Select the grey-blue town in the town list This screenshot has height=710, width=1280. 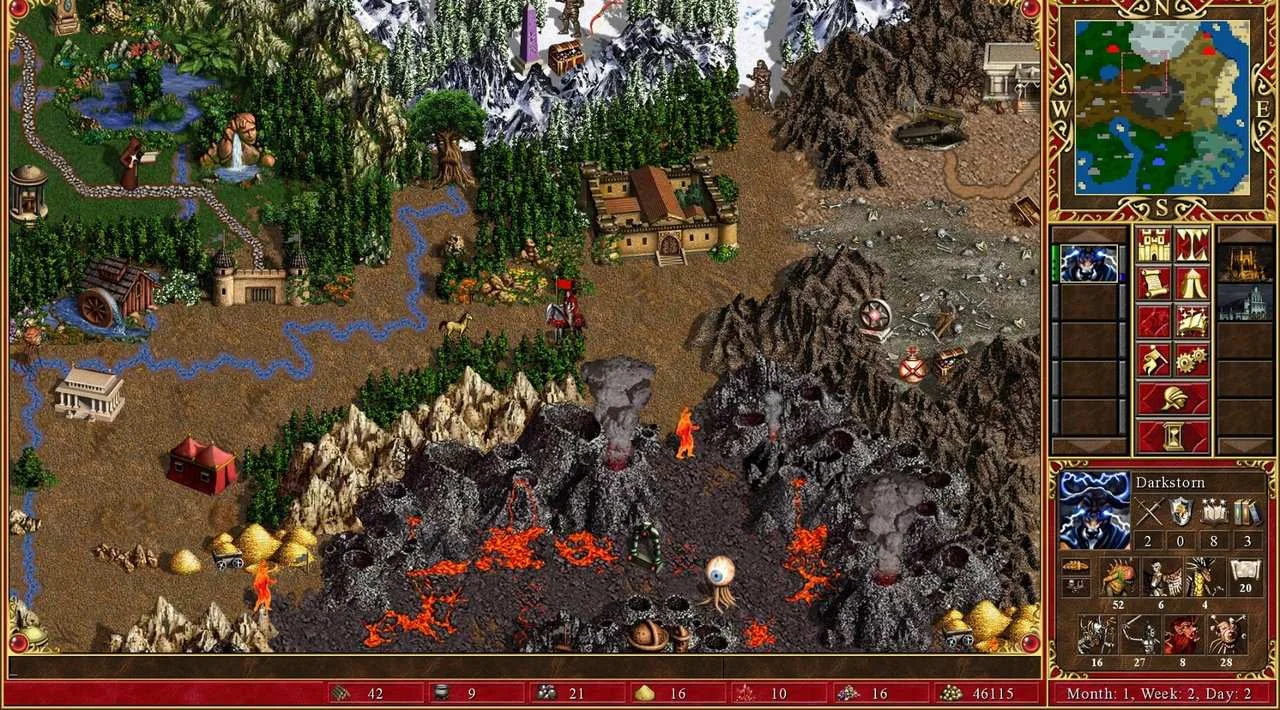coord(1243,302)
